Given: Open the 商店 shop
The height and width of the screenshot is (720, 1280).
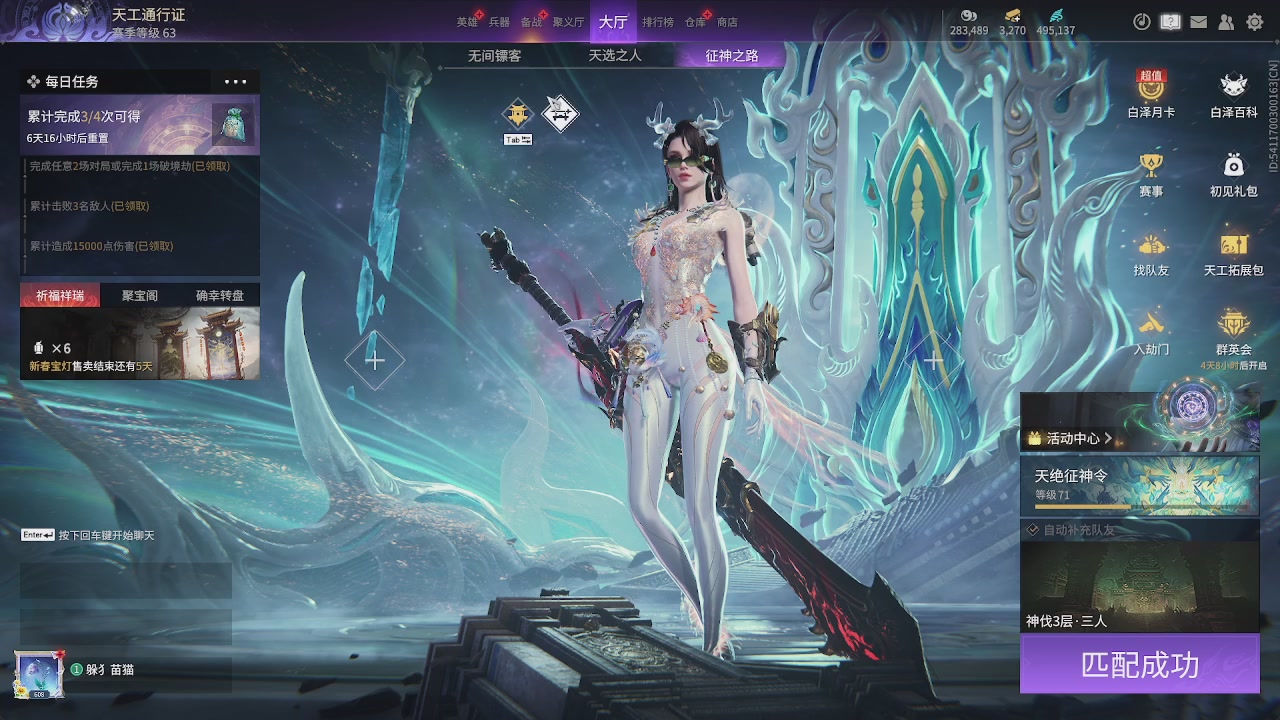Looking at the screenshot, I should pos(727,22).
